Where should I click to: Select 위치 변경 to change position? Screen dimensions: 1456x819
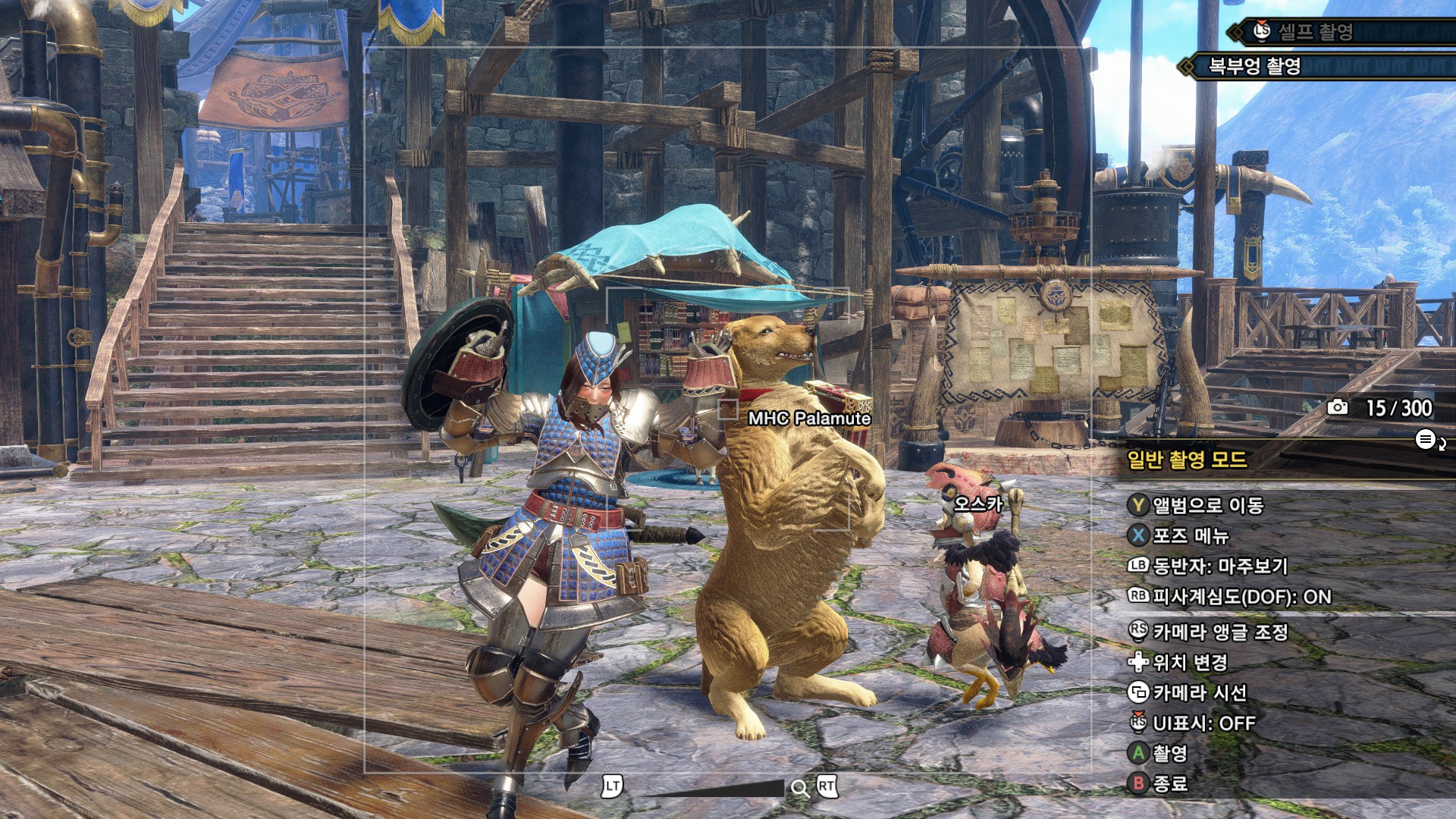(1189, 663)
